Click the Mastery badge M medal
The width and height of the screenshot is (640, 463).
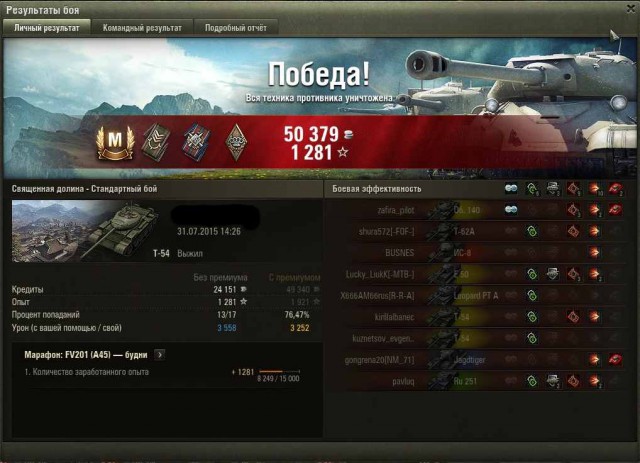pyautogui.click(x=117, y=140)
